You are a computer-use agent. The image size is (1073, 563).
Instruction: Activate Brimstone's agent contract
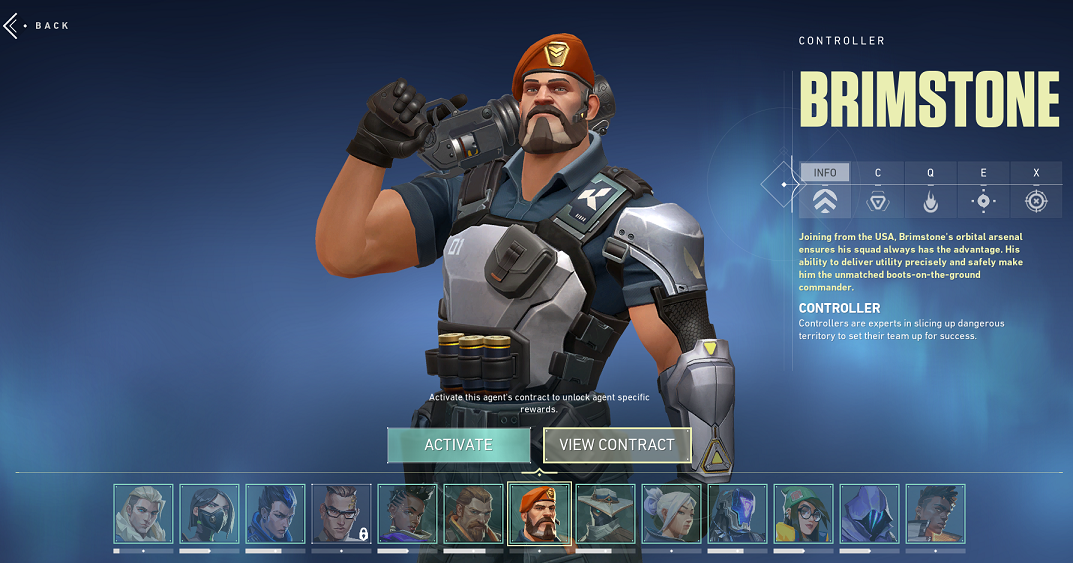click(x=458, y=445)
